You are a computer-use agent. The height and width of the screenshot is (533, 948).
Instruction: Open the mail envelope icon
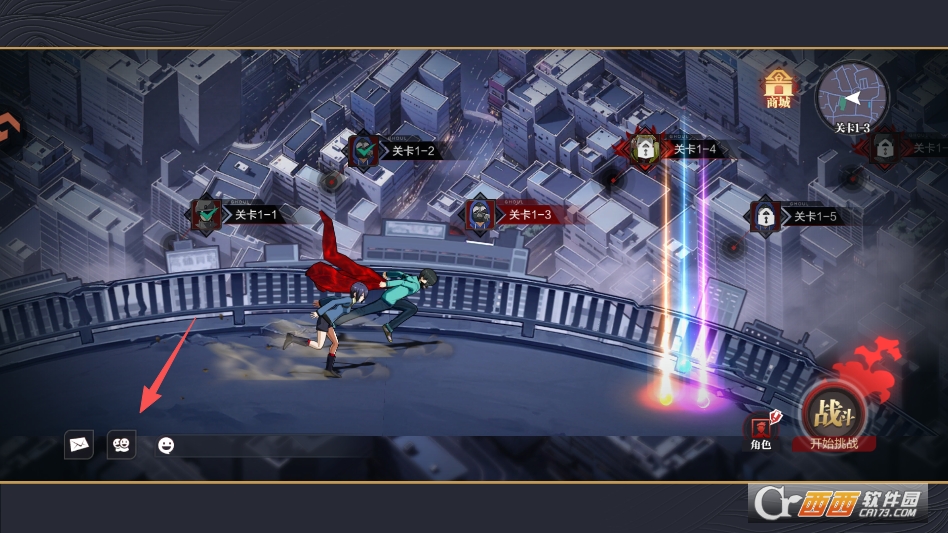point(79,444)
